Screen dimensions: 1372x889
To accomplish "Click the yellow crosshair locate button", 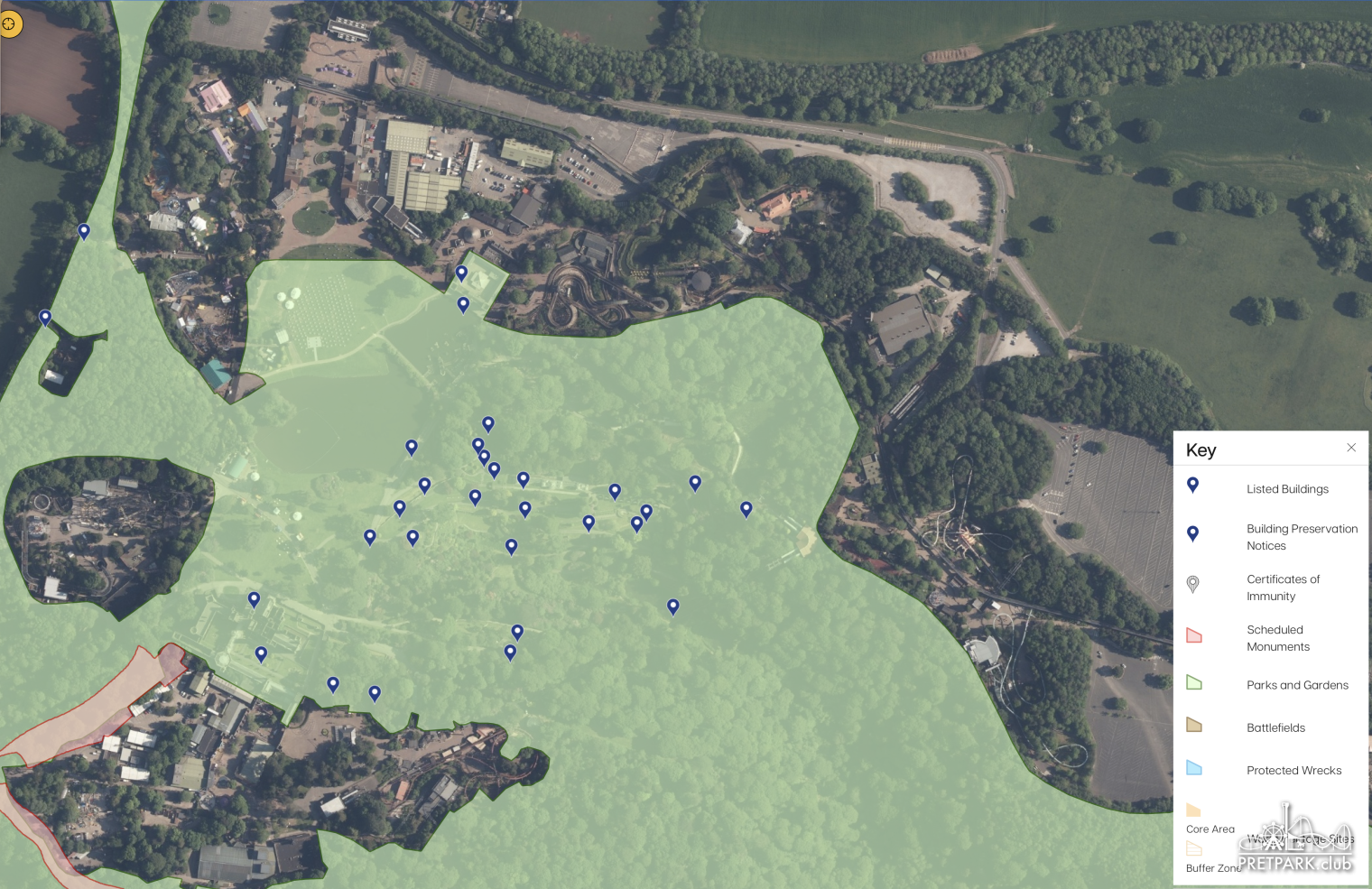I will click(10, 23).
